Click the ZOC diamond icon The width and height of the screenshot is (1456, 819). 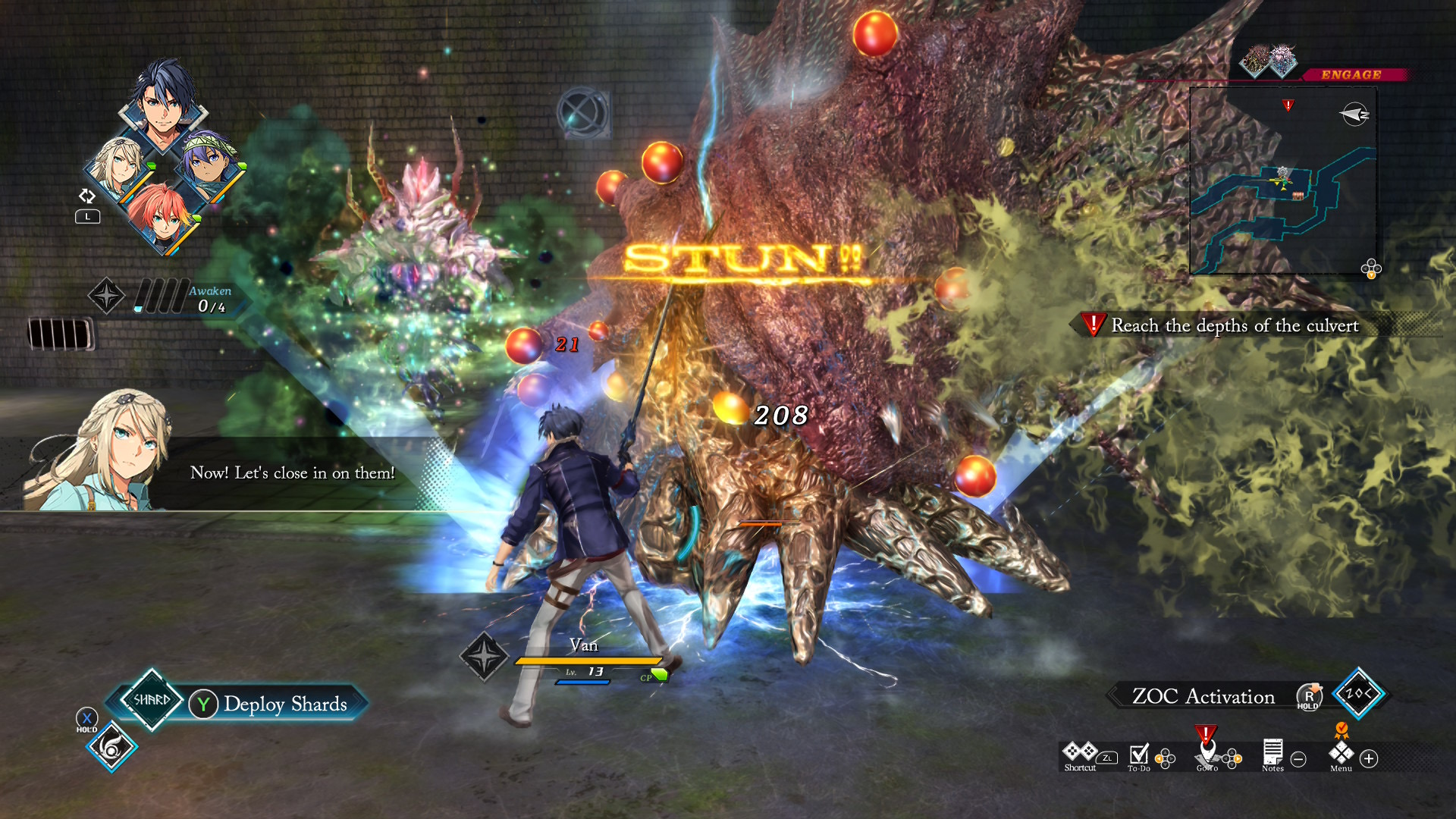tap(1361, 695)
